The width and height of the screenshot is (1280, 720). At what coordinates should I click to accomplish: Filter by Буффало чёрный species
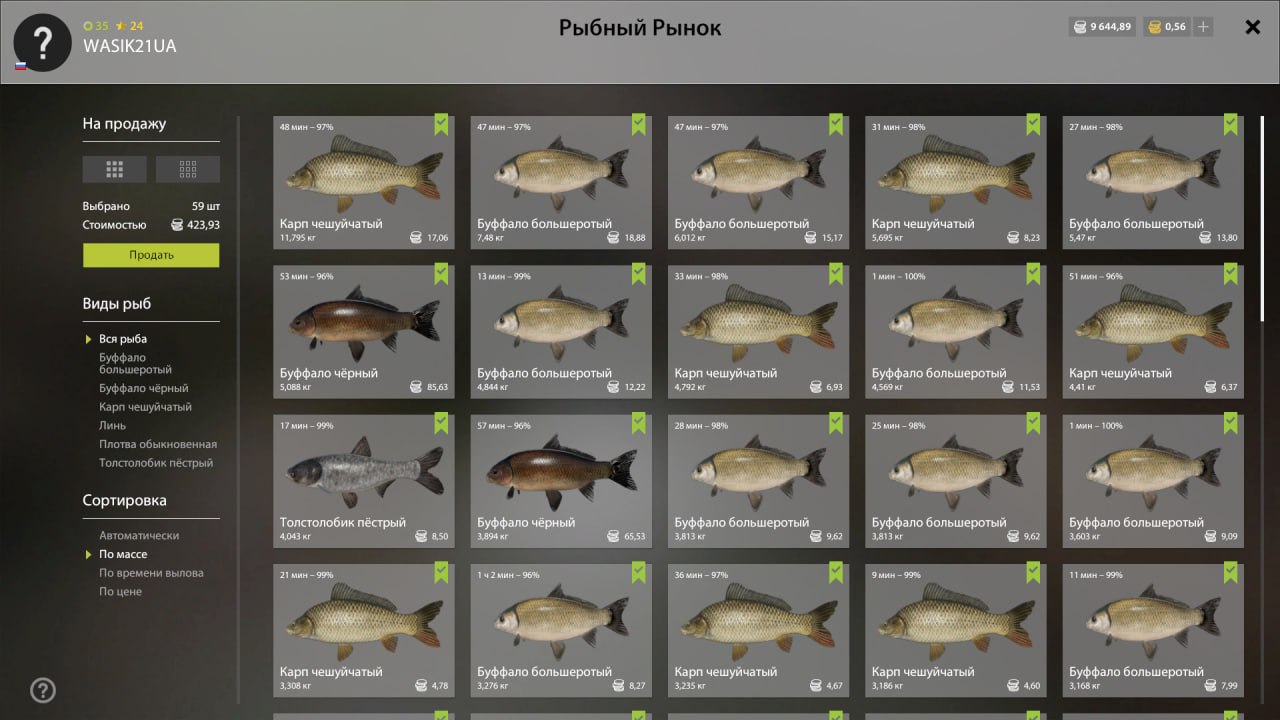click(x=143, y=388)
